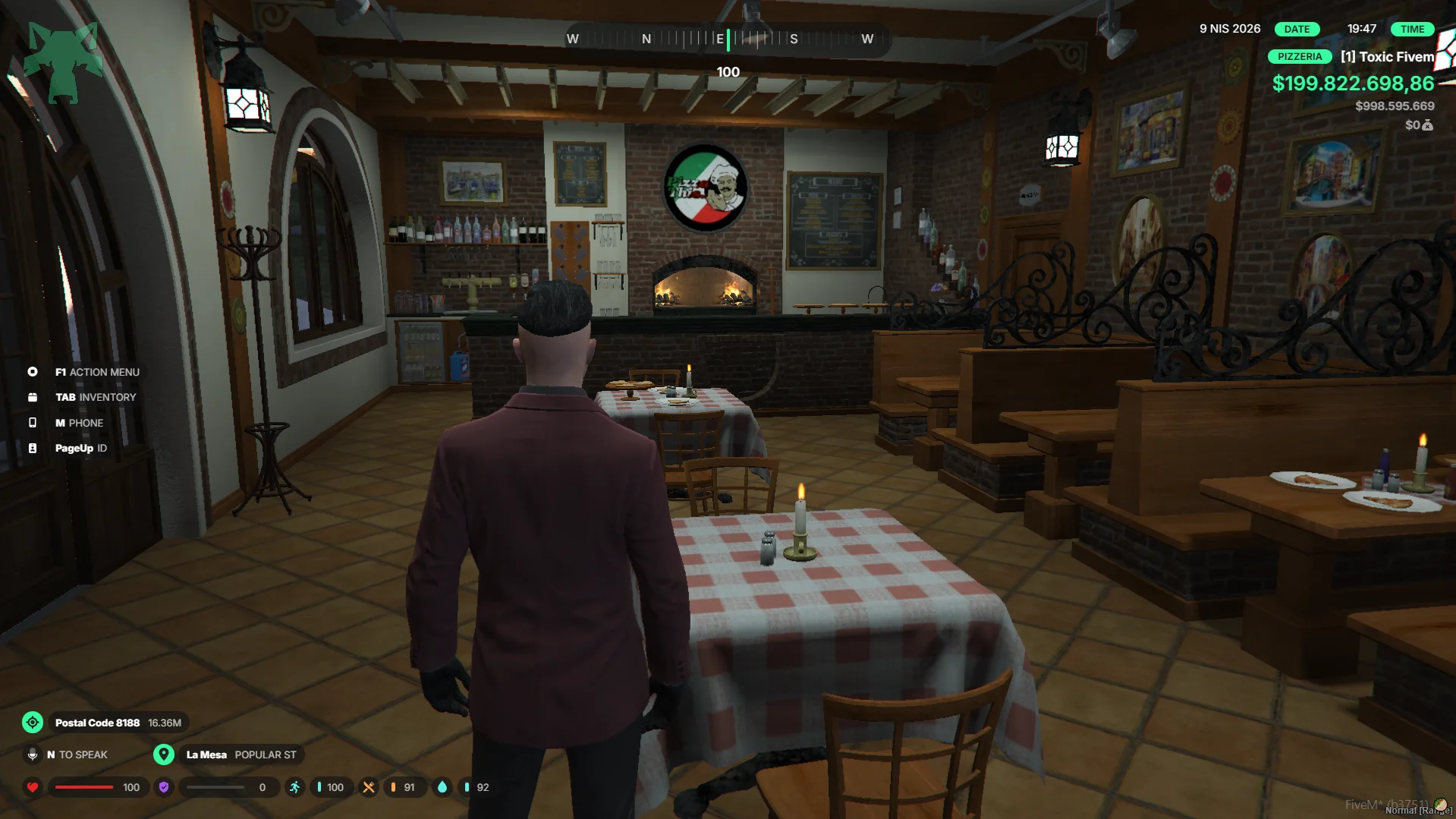Click the red heart health icon
This screenshot has width=1456, height=819.
coord(33,787)
